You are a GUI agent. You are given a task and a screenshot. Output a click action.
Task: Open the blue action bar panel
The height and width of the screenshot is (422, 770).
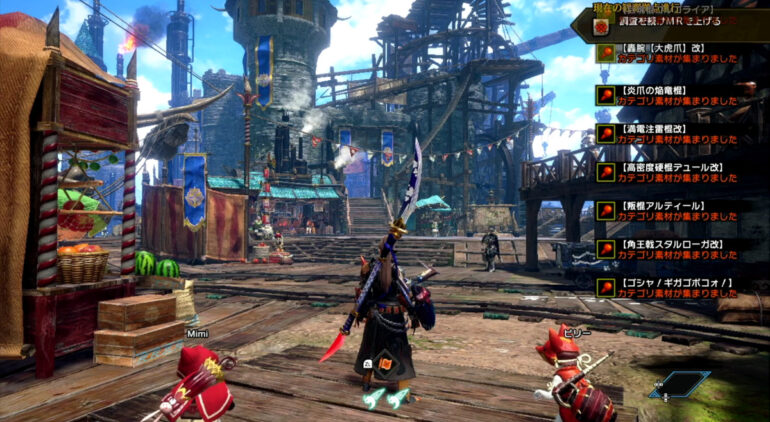click(x=679, y=384)
